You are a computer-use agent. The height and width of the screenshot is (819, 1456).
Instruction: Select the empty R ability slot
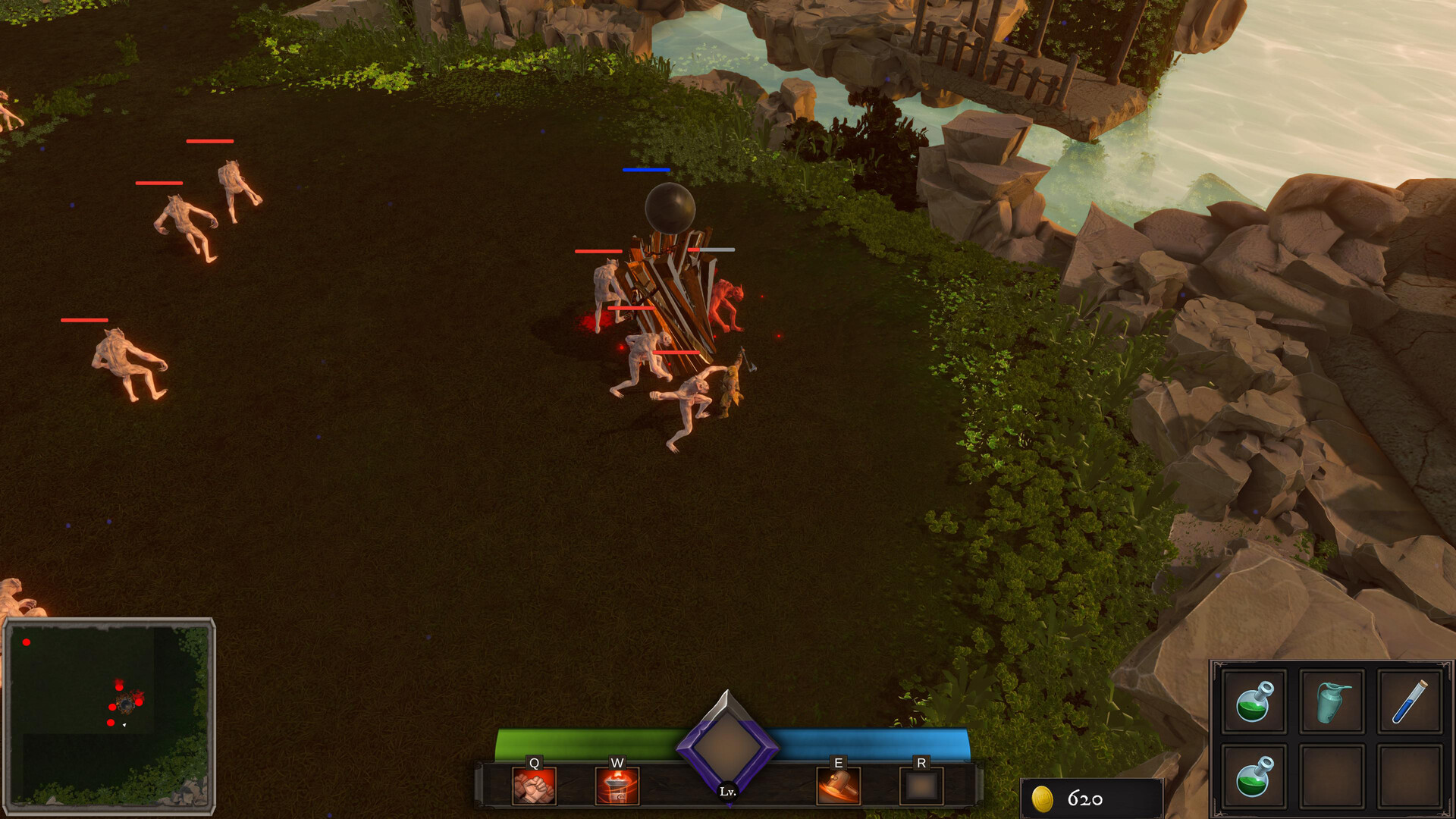(921, 787)
